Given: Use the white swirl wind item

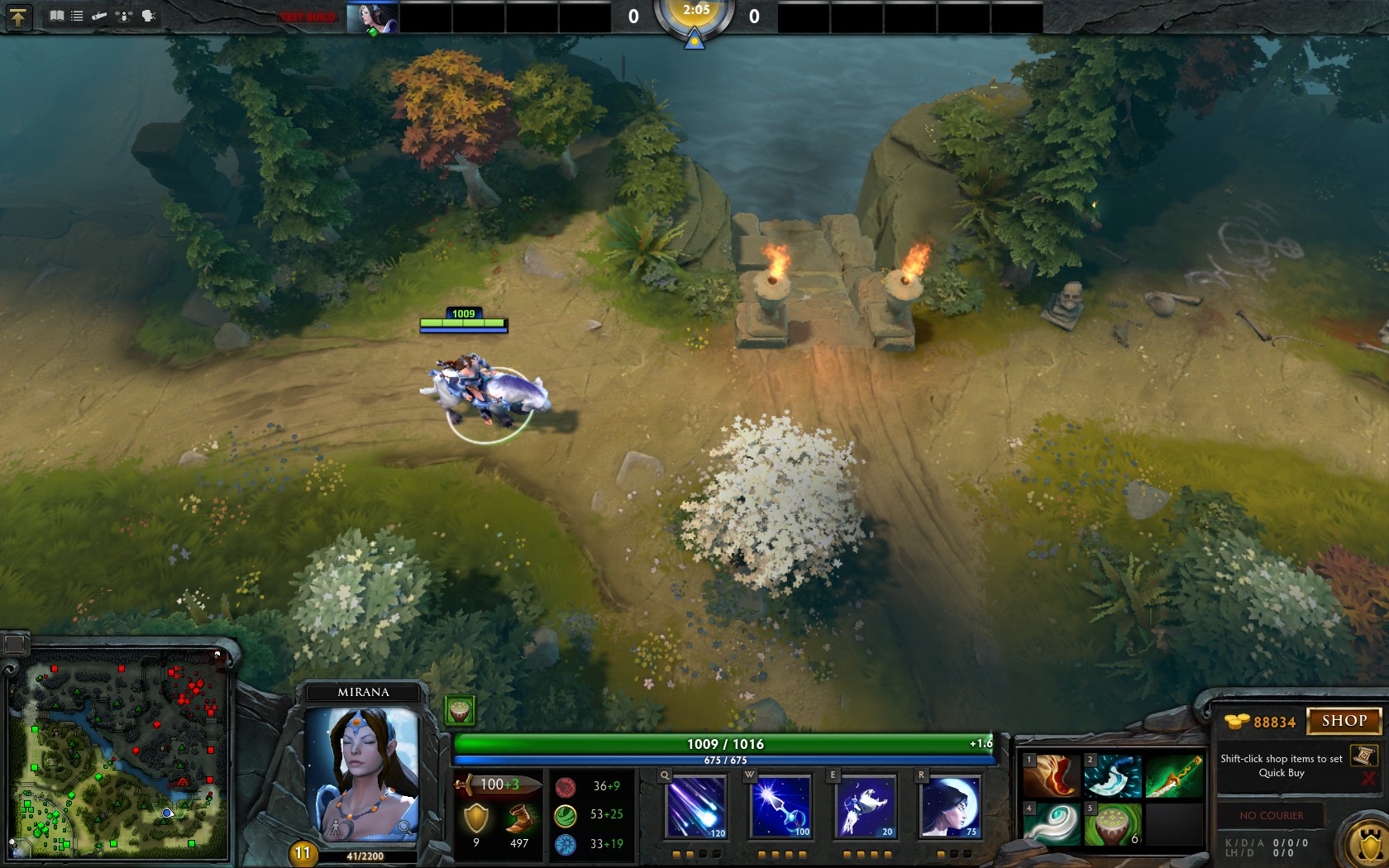Looking at the screenshot, I should (x=1052, y=824).
